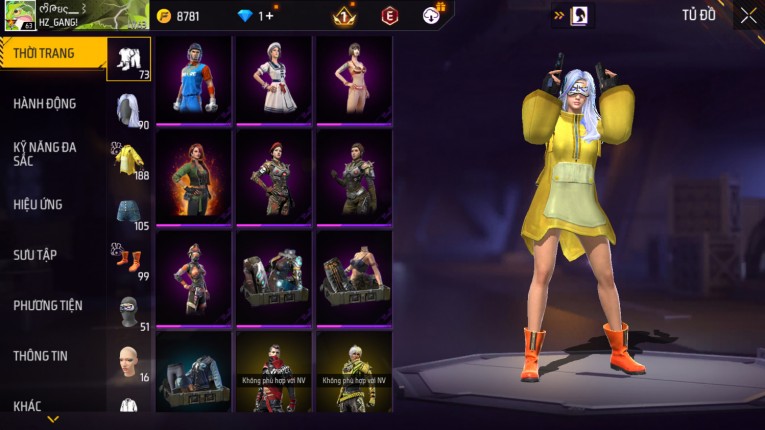Open the HÀNH ĐỘNG category
This screenshot has height=430, width=765.
tap(45, 104)
